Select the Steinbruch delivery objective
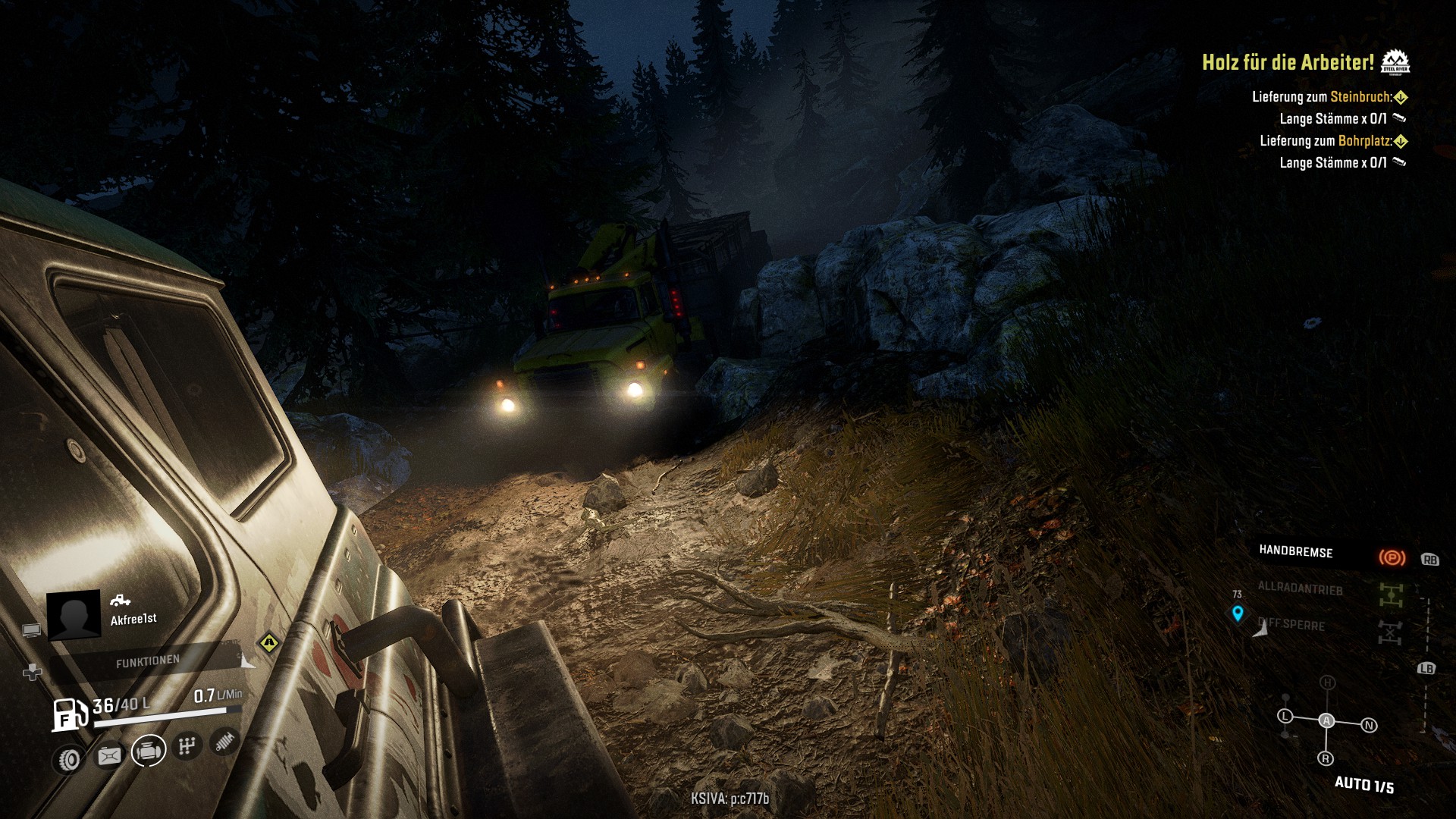Viewport: 1456px width, 819px height. pos(1322,97)
